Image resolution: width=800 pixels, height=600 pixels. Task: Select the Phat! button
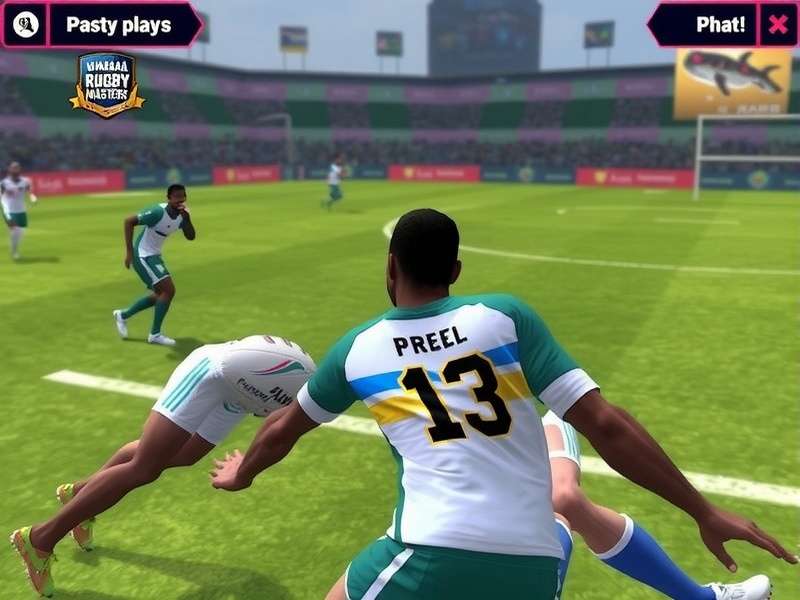(706, 25)
